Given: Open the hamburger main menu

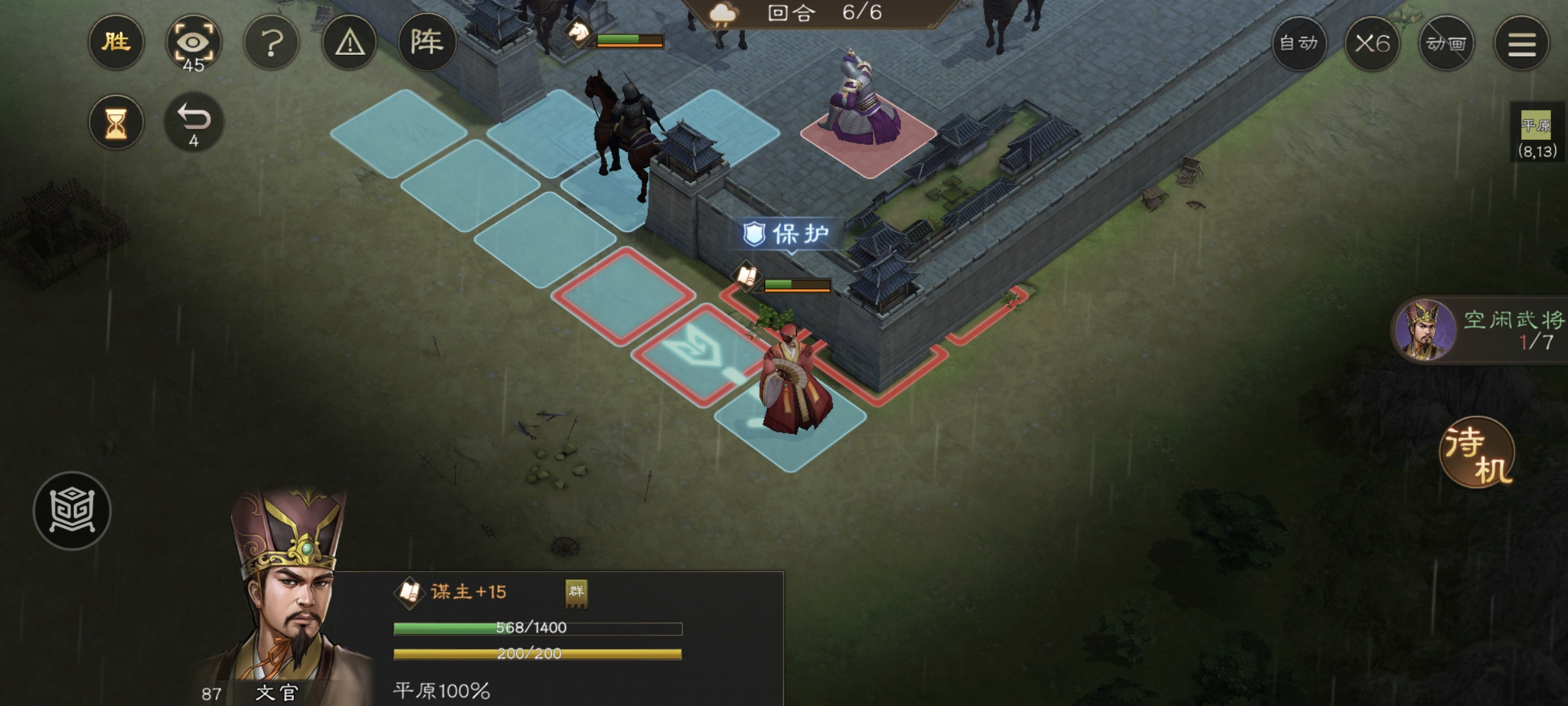Looking at the screenshot, I should coord(1522,44).
